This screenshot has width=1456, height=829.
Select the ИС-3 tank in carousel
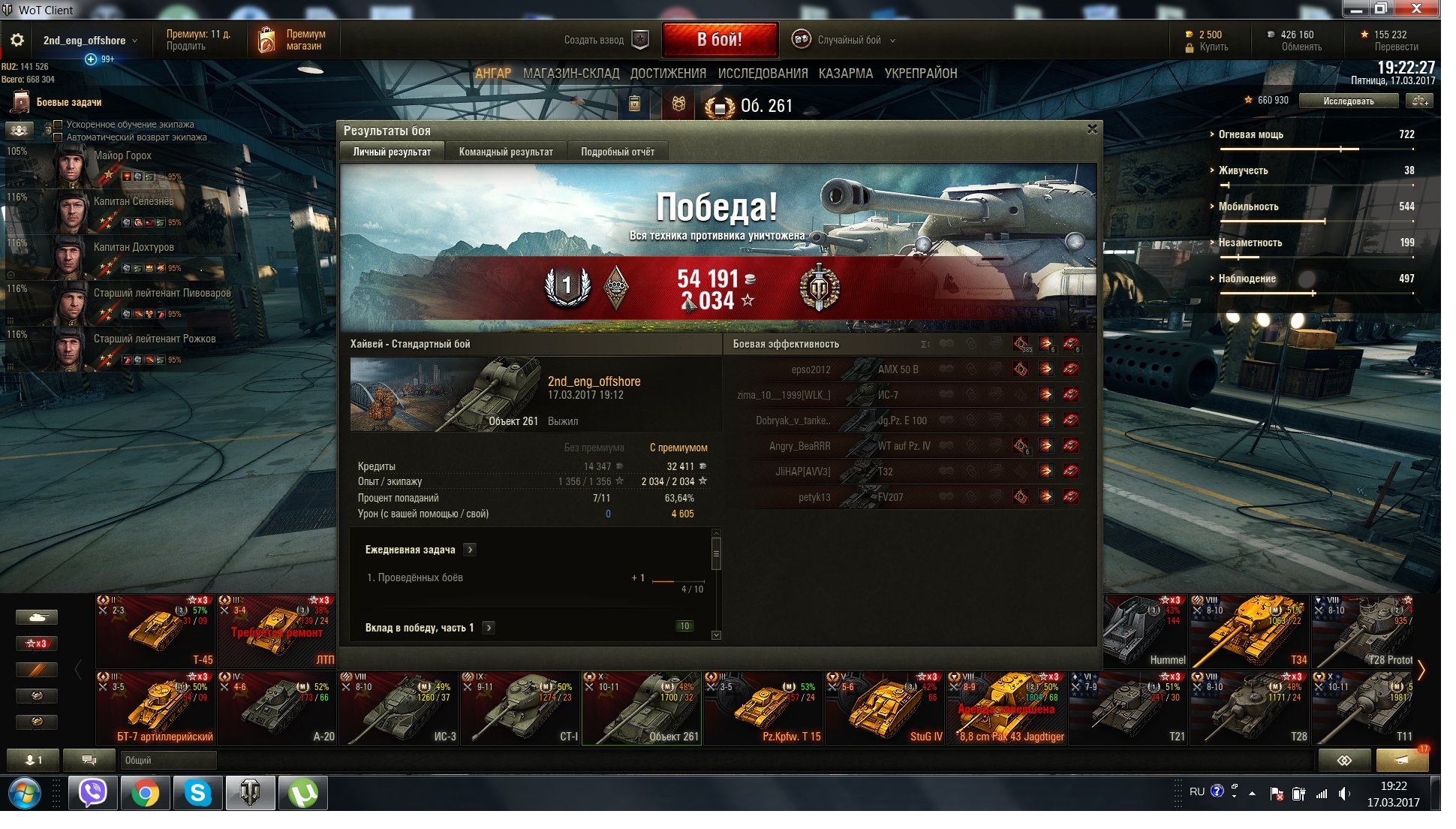point(399,707)
